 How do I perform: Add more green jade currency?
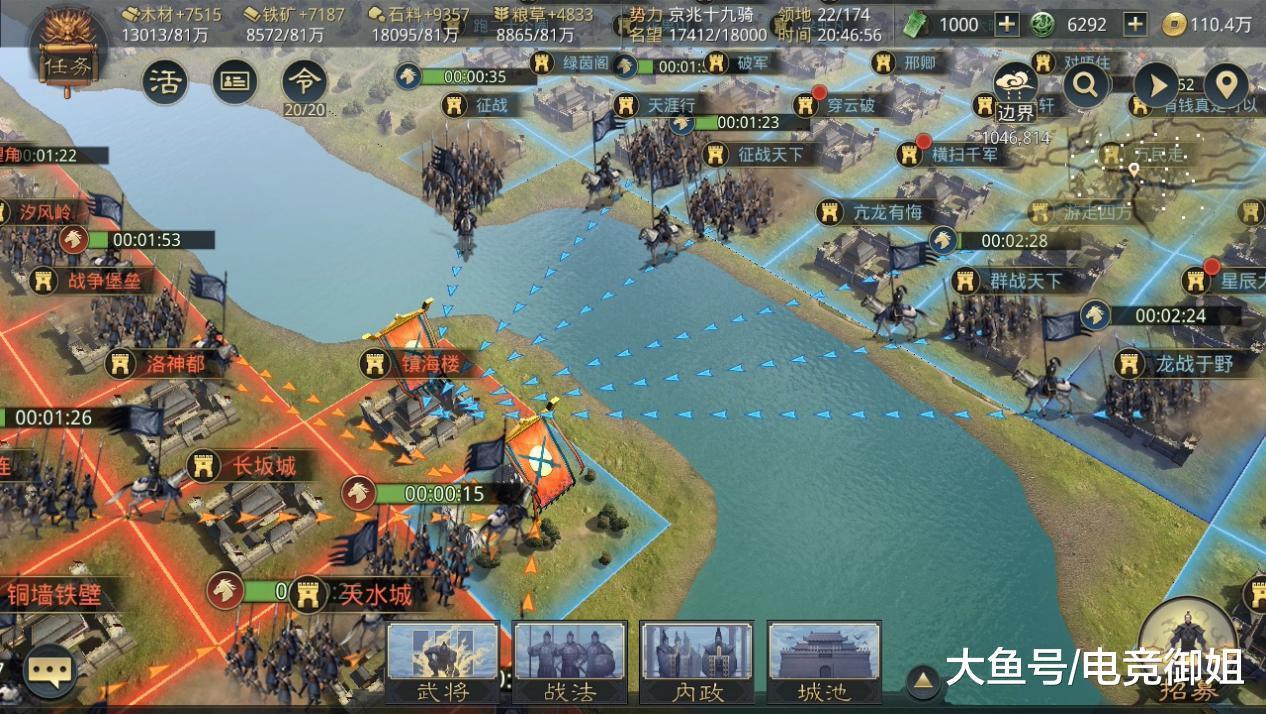coord(1006,24)
